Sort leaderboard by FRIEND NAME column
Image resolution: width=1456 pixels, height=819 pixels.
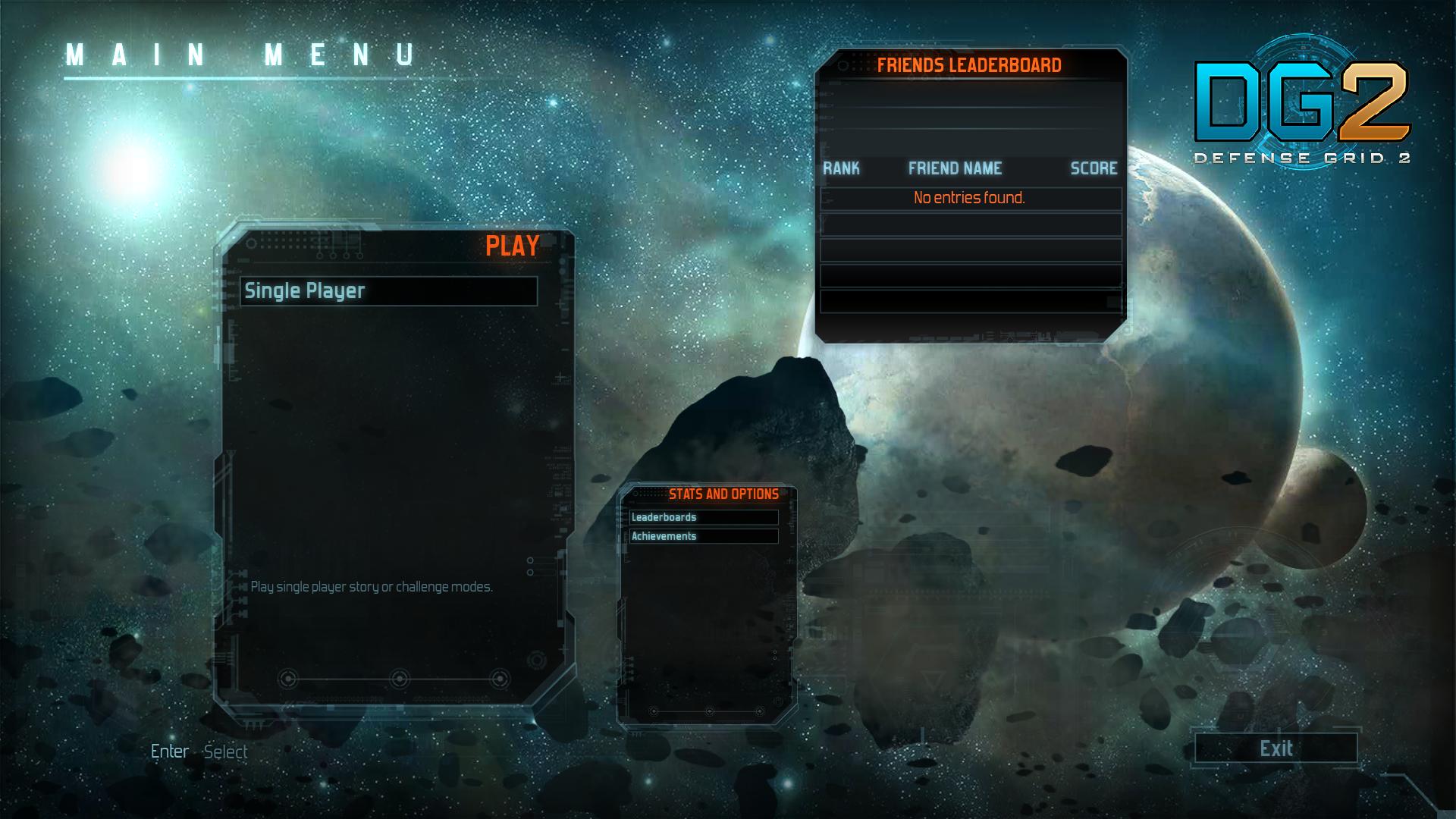pyautogui.click(x=955, y=169)
